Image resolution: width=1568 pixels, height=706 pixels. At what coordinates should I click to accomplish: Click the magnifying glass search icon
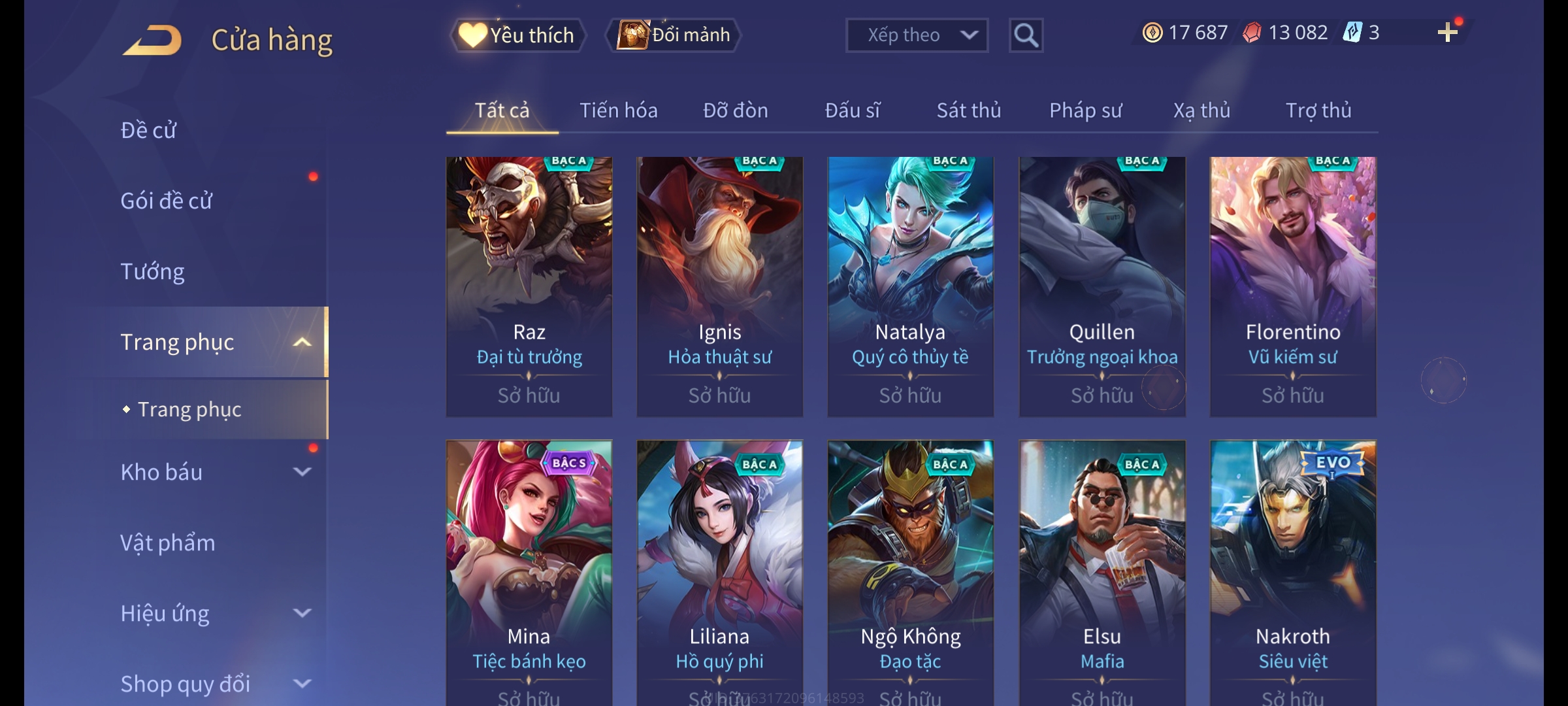tap(1026, 35)
